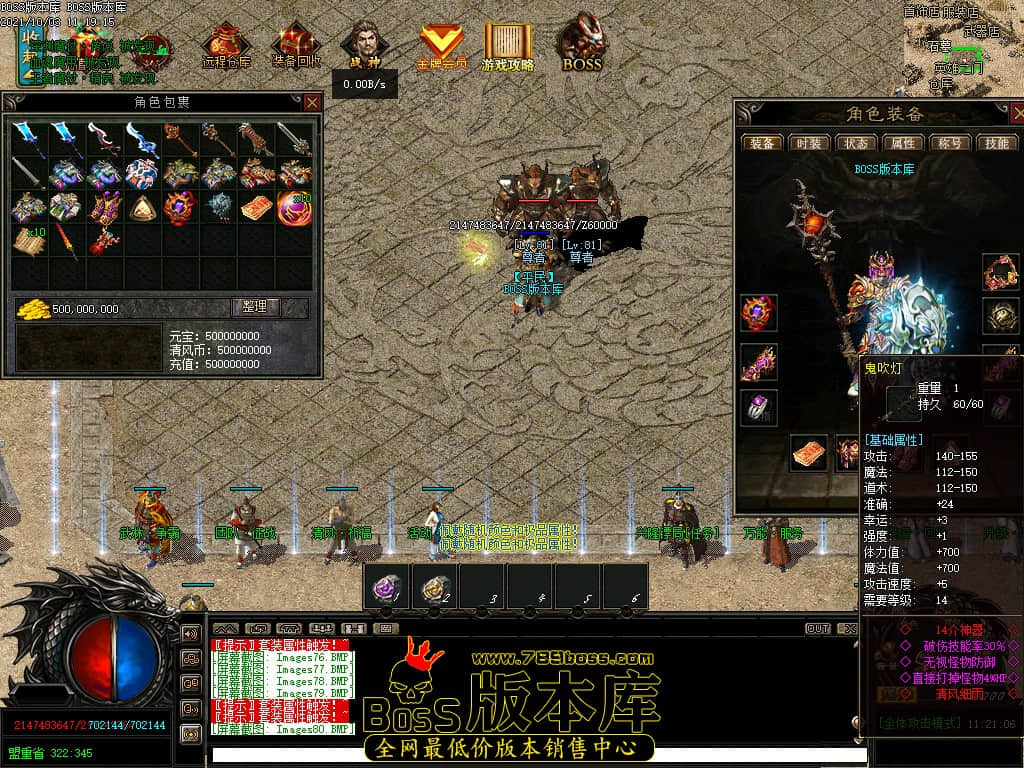Screen dimensions: 1024x768
Task: Click the 整理 sort button in bag
Action: pyautogui.click(x=256, y=308)
